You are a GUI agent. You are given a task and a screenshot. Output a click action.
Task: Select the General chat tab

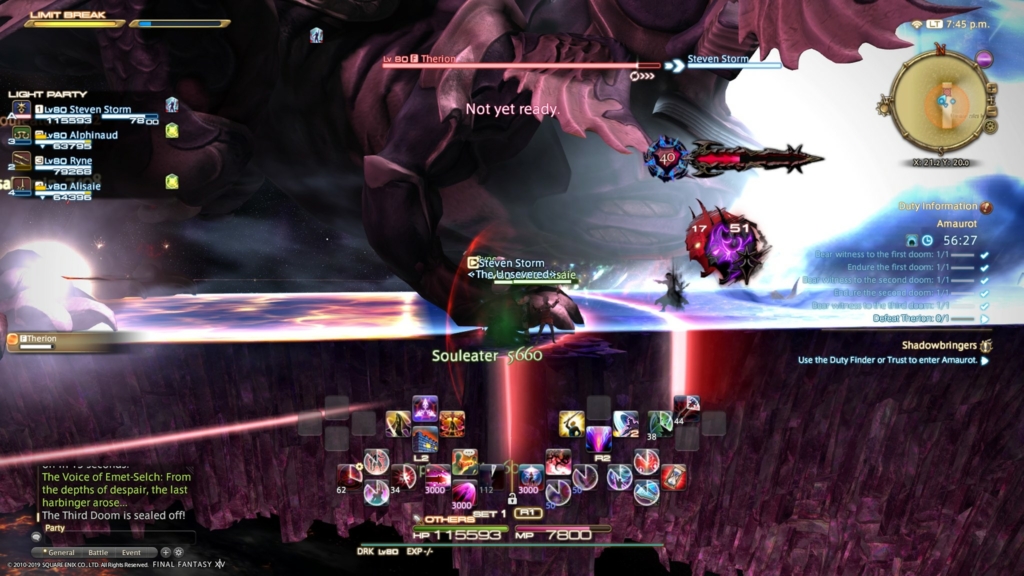click(62, 551)
